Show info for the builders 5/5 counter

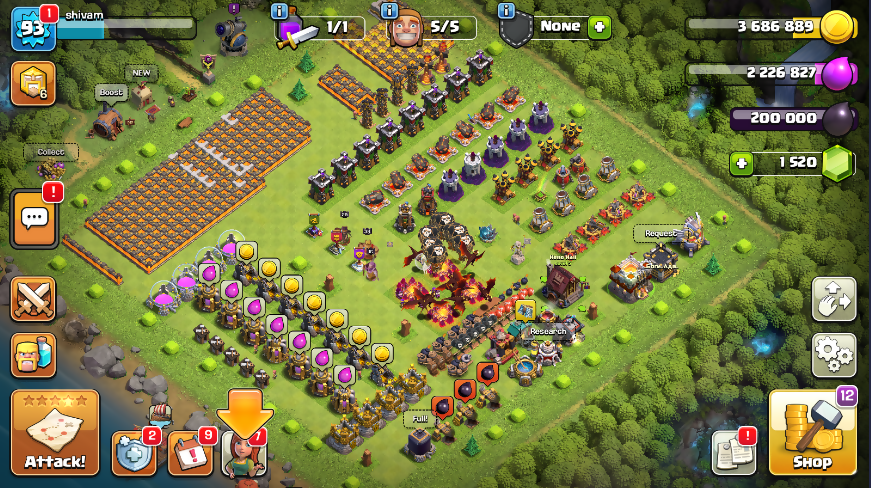391,10
